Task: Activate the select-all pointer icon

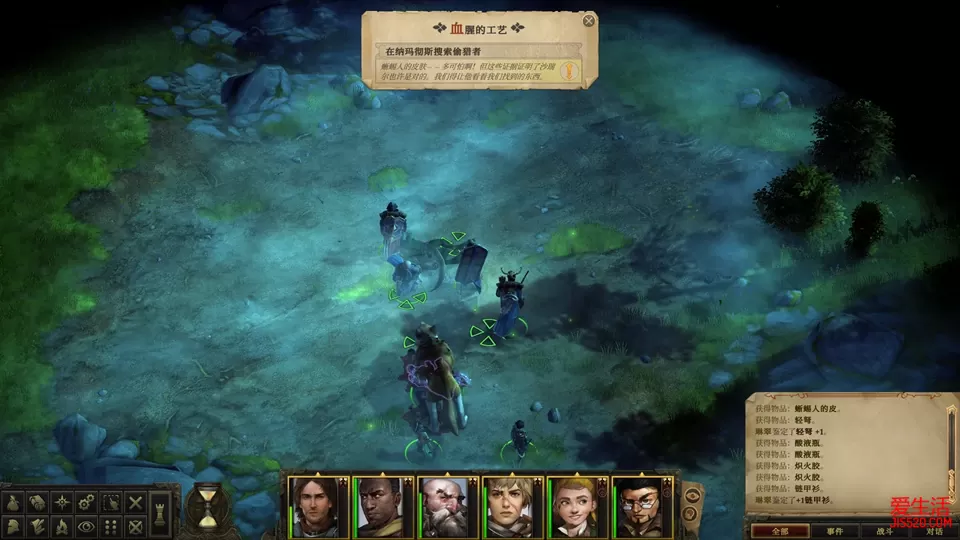Action: 111,501
